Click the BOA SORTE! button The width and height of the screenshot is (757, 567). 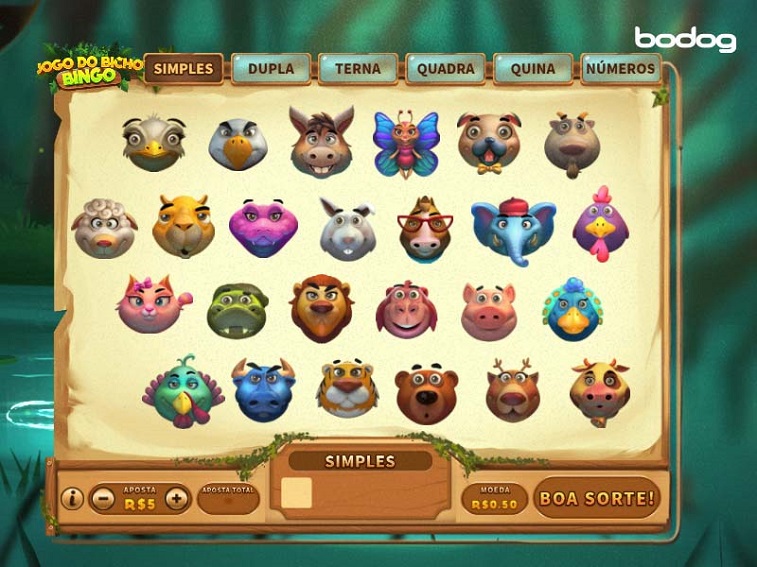pos(597,497)
